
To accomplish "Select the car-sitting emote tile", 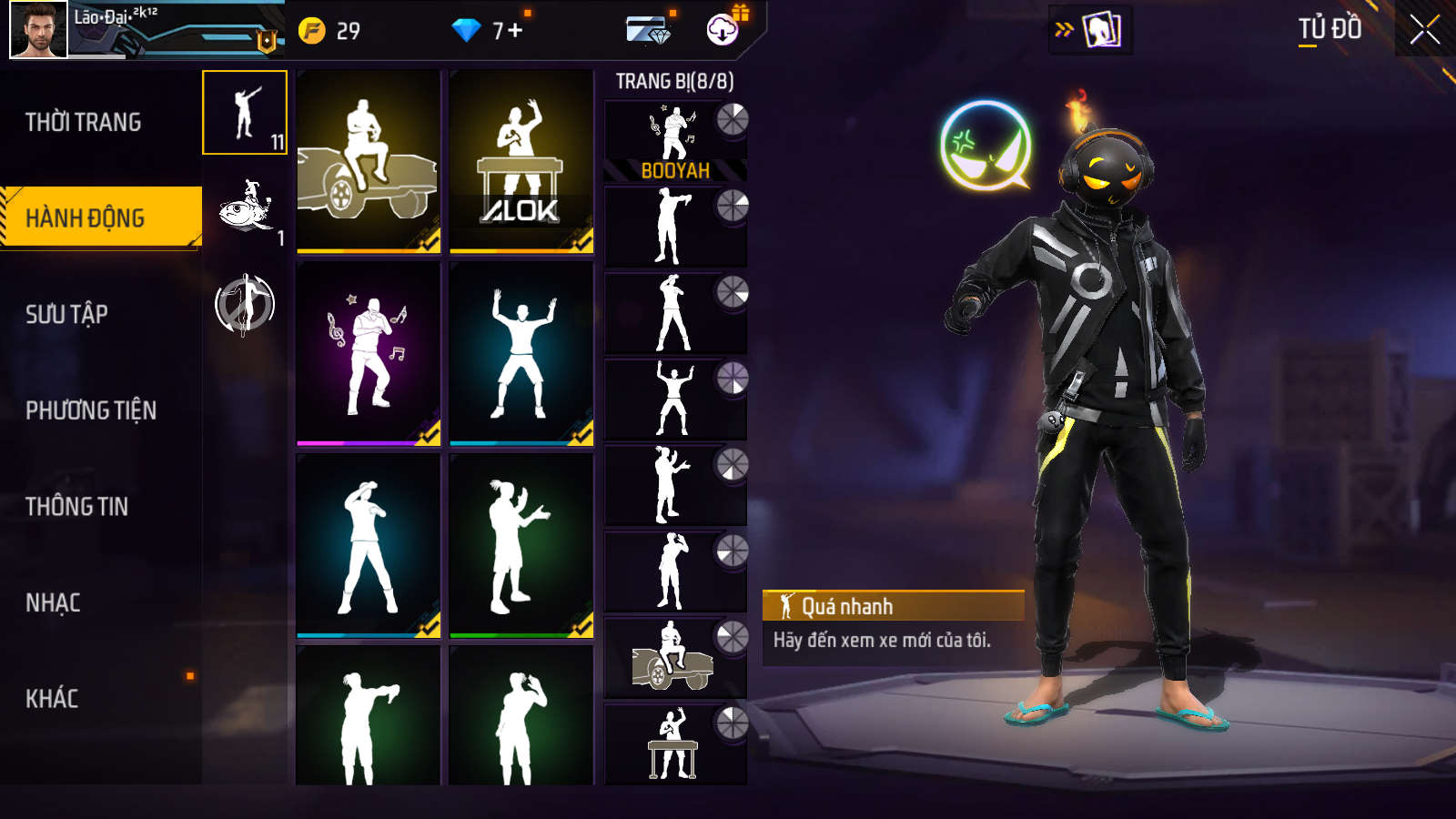I will (369, 161).
